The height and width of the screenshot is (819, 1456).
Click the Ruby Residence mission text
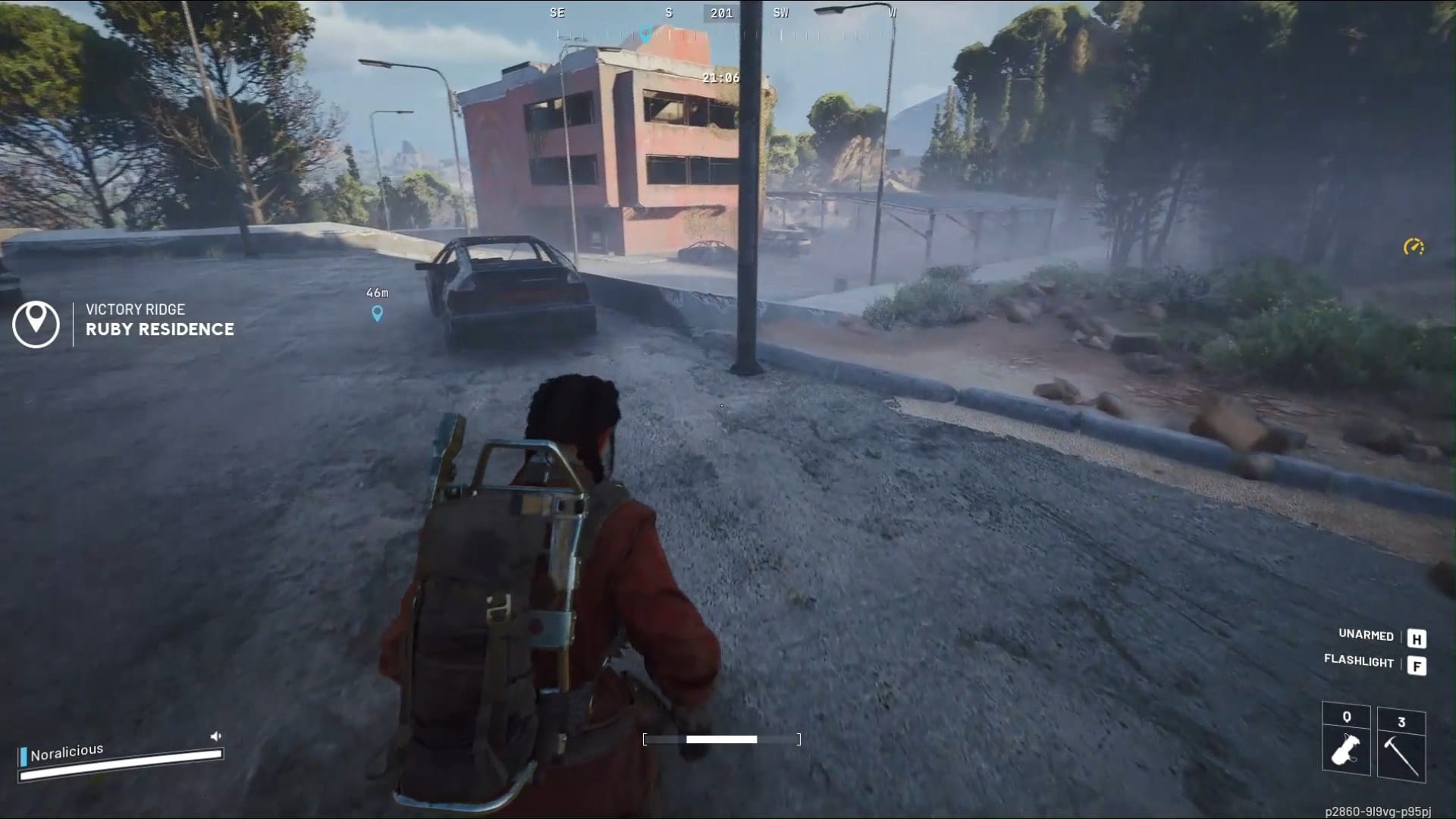click(x=160, y=329)
